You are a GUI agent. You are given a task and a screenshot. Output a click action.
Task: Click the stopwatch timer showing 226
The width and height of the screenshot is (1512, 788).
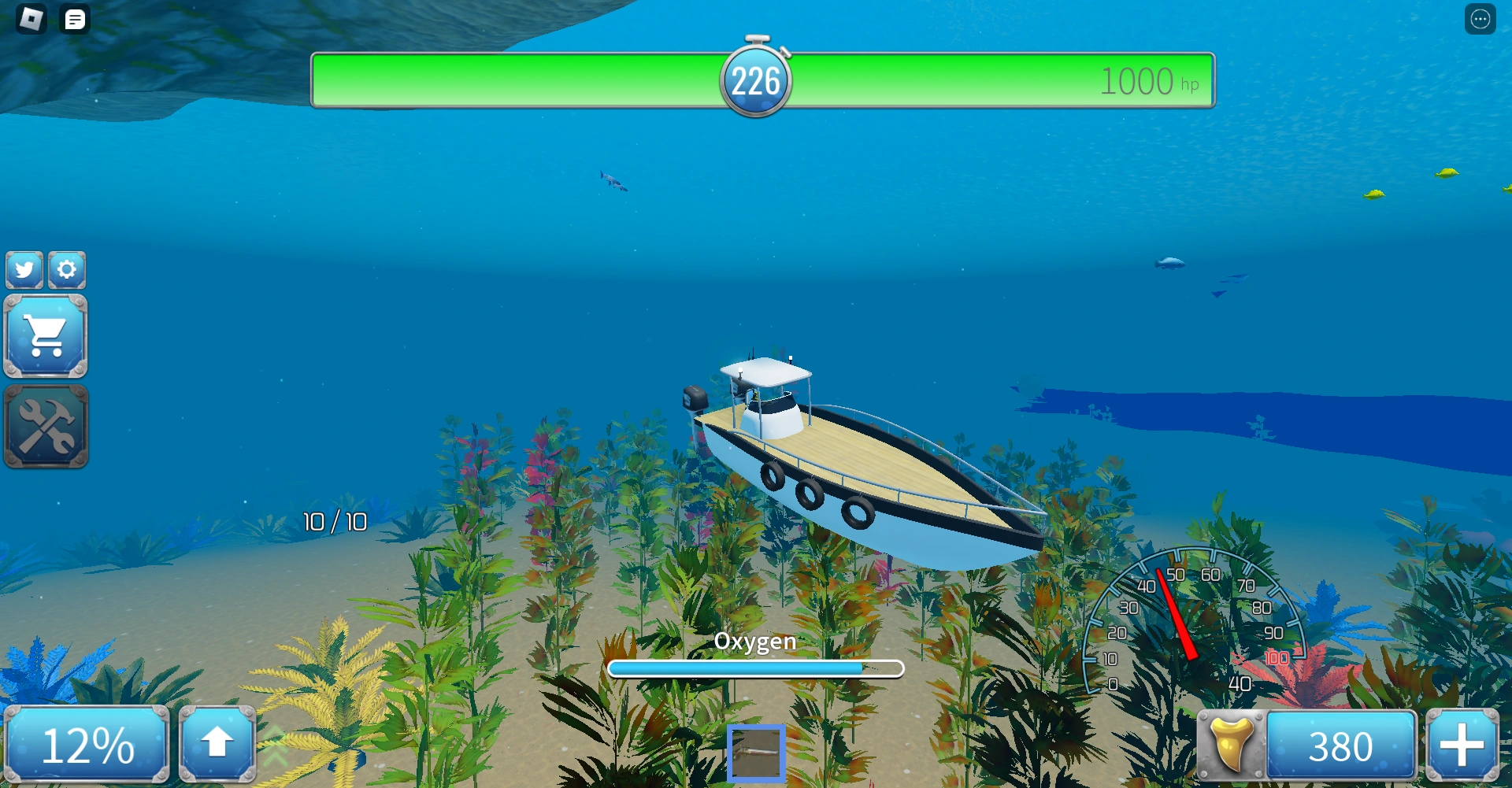tap(758, 79)
